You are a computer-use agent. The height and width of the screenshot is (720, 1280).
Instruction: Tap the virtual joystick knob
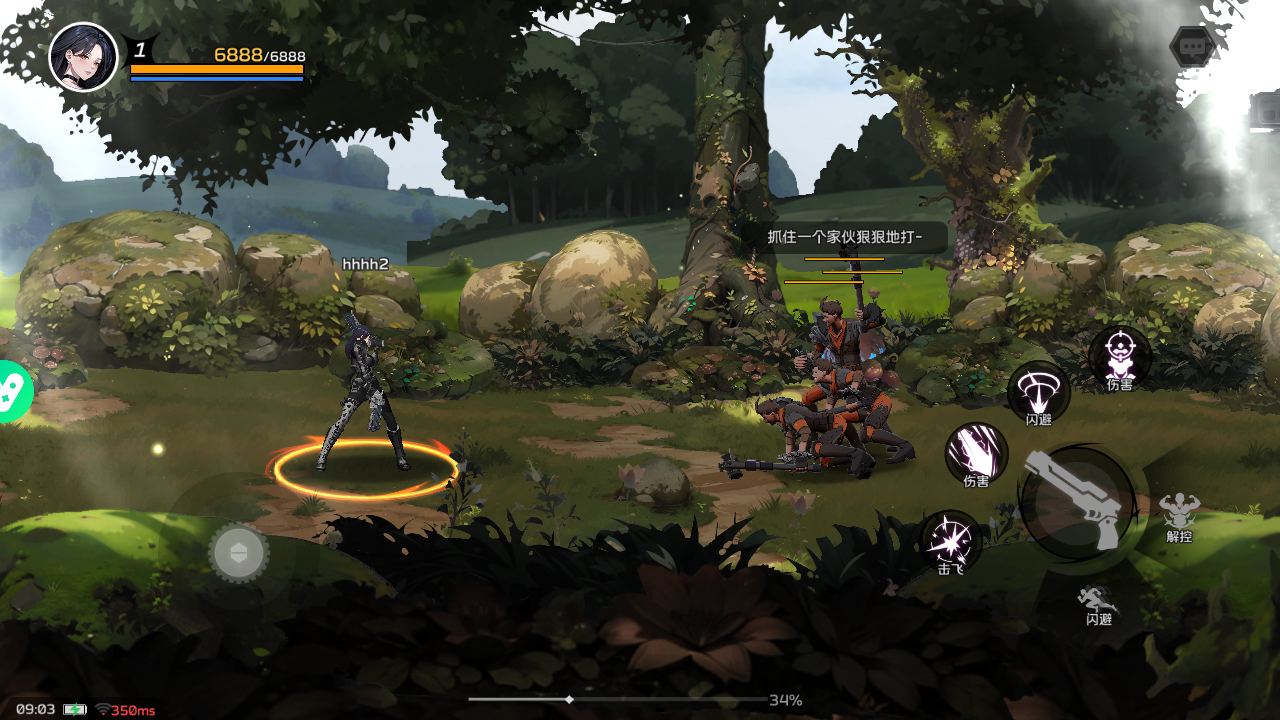coord(238,552)
